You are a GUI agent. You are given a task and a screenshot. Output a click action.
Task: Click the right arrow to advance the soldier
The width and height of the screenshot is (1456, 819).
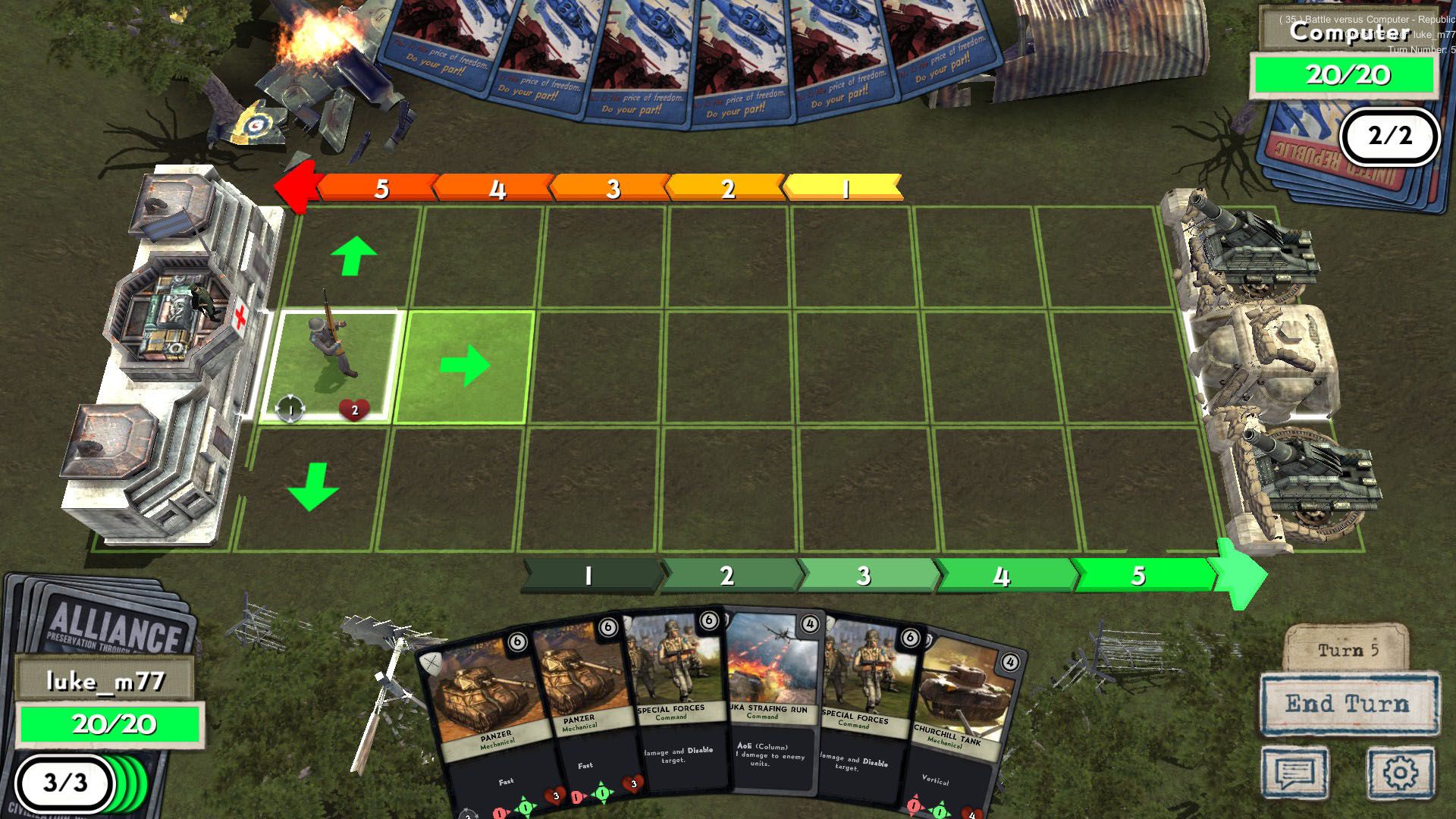click(466, 366)
